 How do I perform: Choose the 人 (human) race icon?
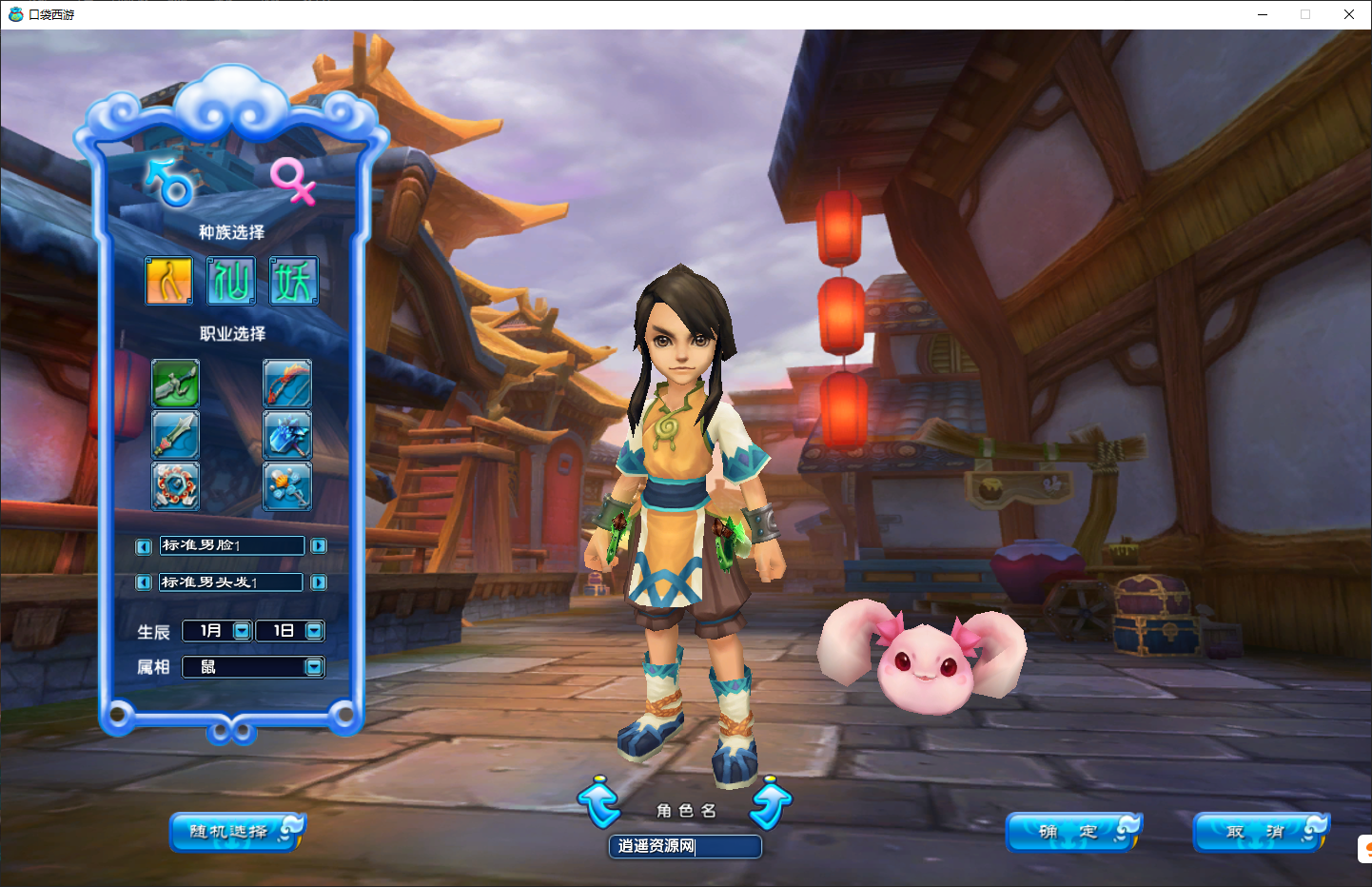169,281
